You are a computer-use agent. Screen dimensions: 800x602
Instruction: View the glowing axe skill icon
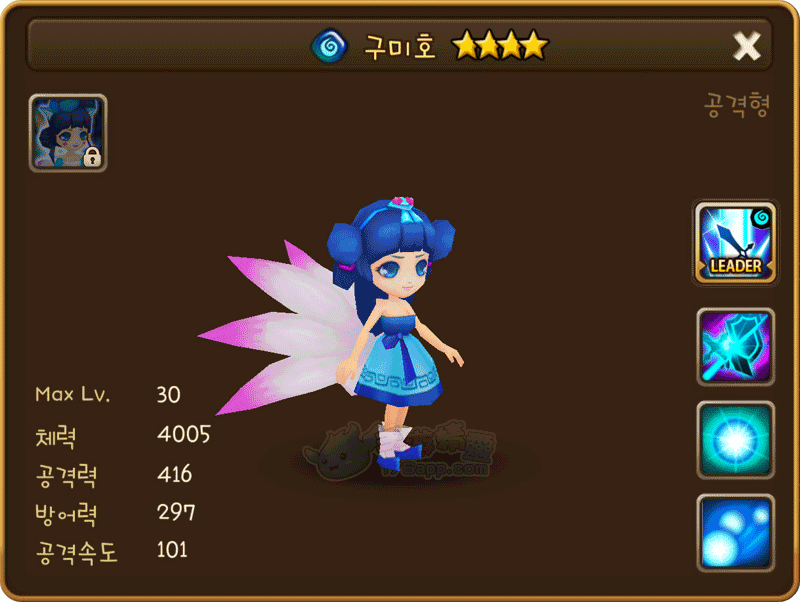point(735,347)
